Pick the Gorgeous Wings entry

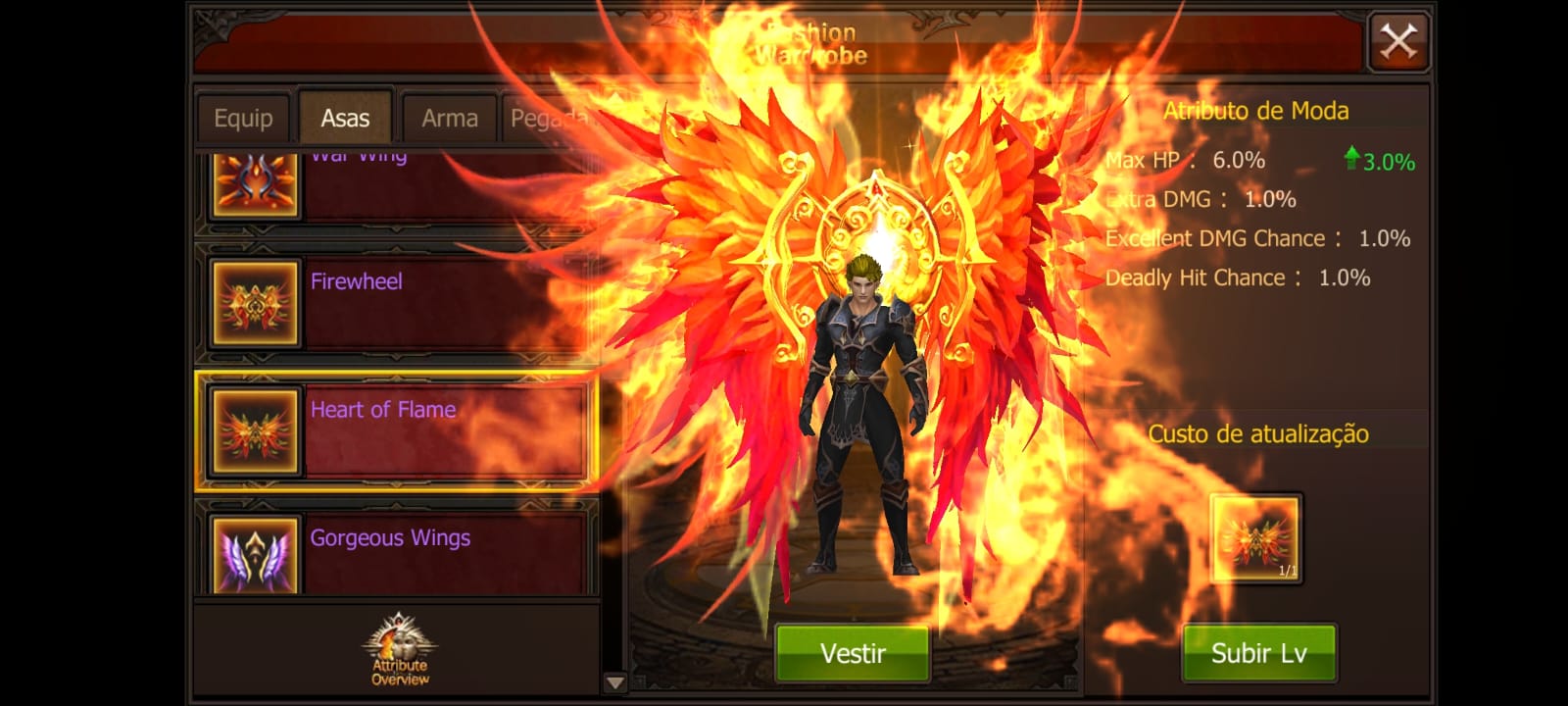pos(397,549)
